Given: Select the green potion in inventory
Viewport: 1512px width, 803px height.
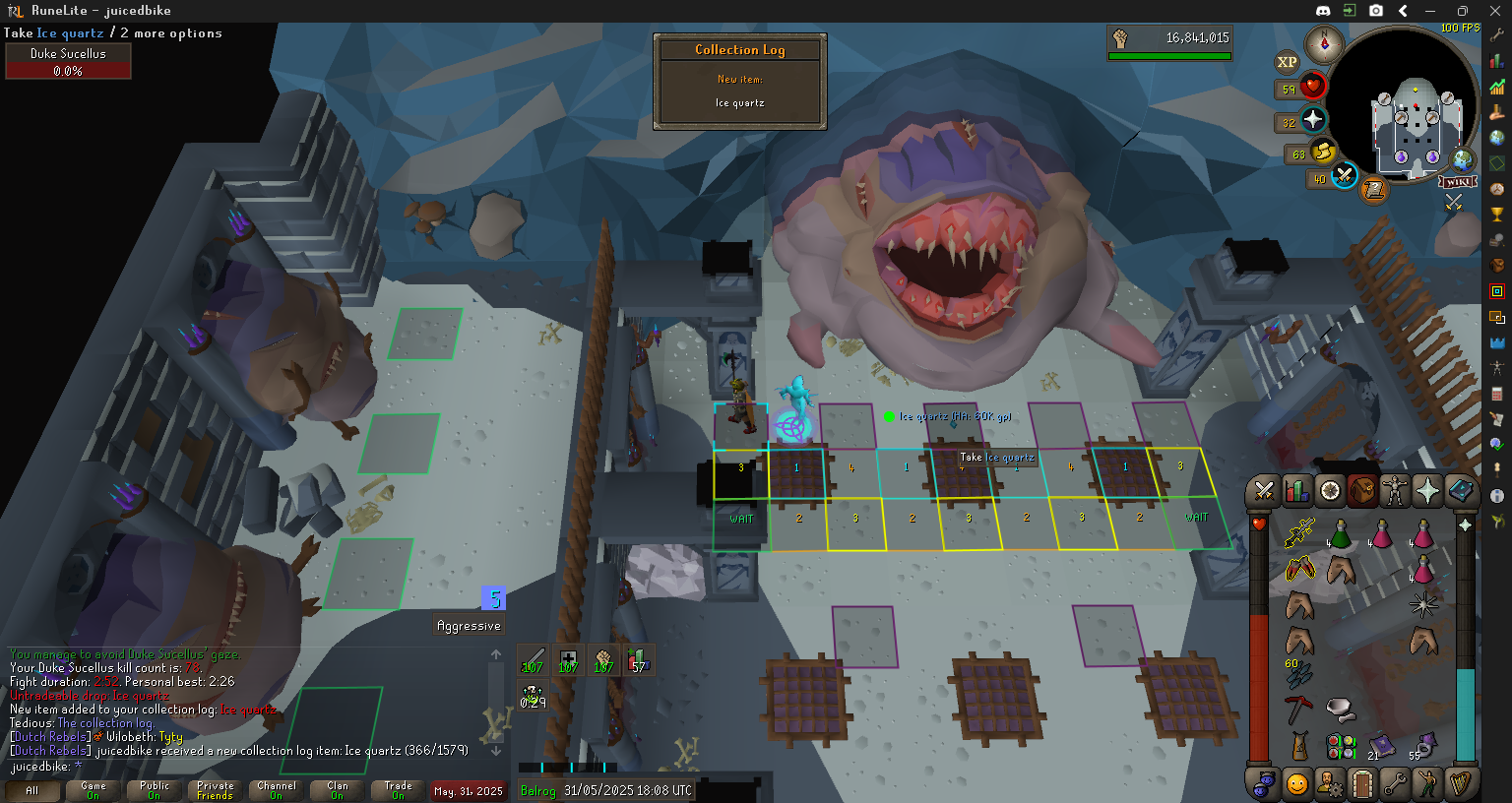Looking at the screenshot, I should (x=1340, y=534).
